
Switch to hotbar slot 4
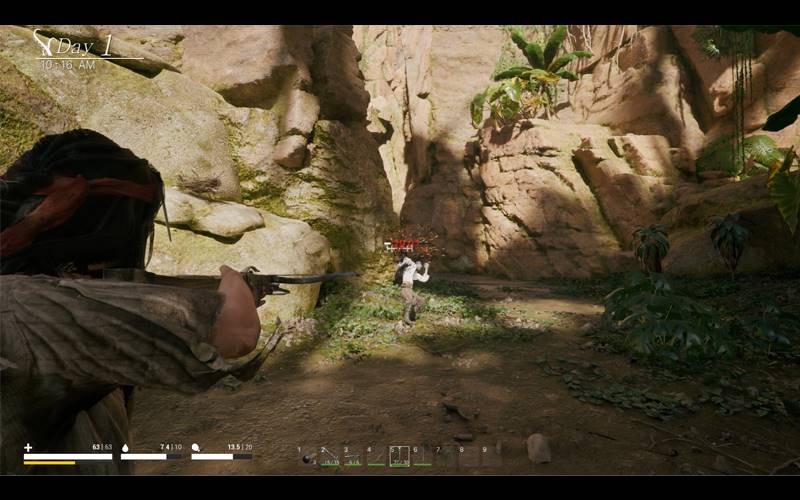[376, 457]
